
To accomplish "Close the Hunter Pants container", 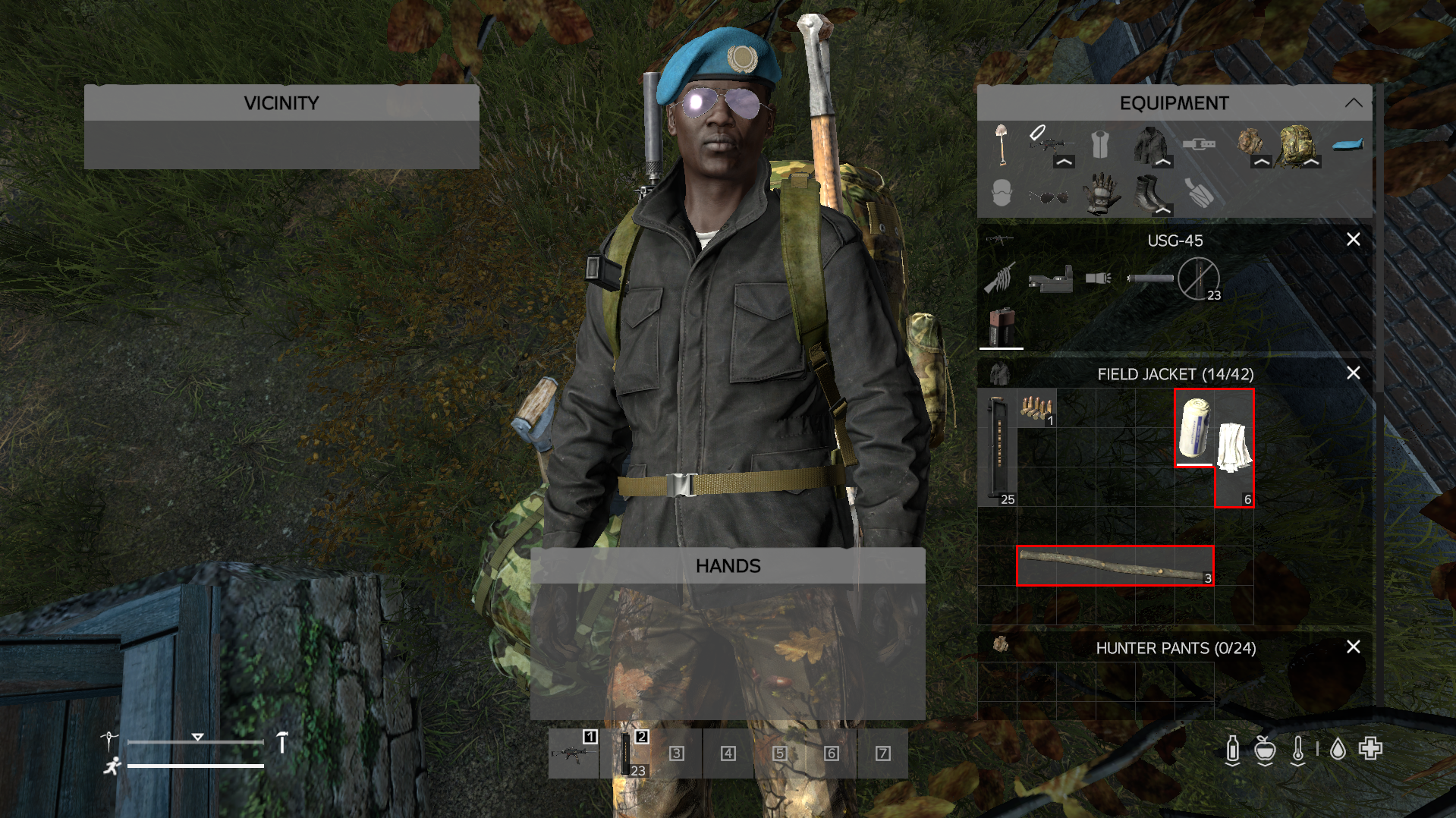I will pos(1353,647).
